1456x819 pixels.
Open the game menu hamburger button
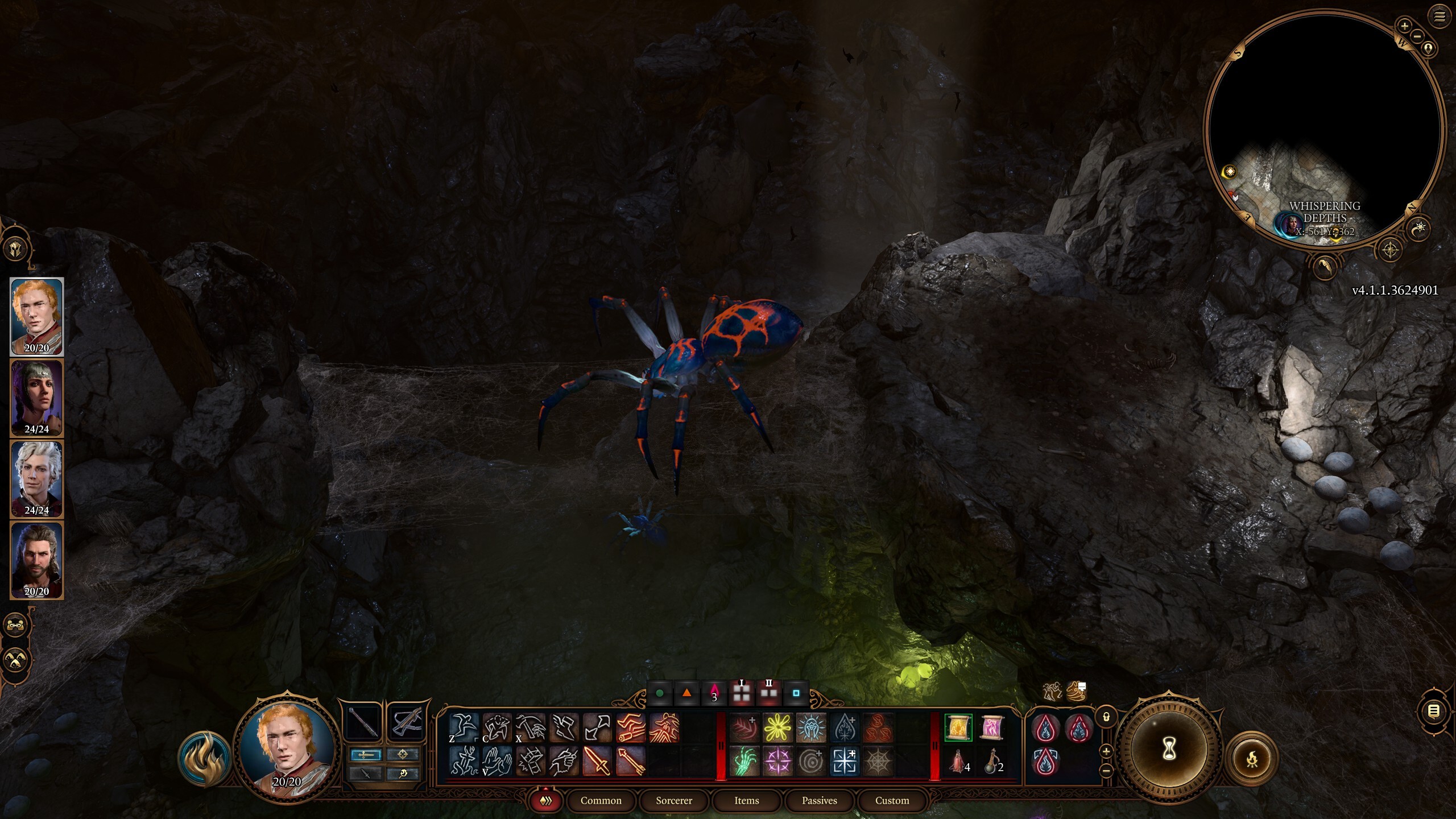[x=1440, y=16]
